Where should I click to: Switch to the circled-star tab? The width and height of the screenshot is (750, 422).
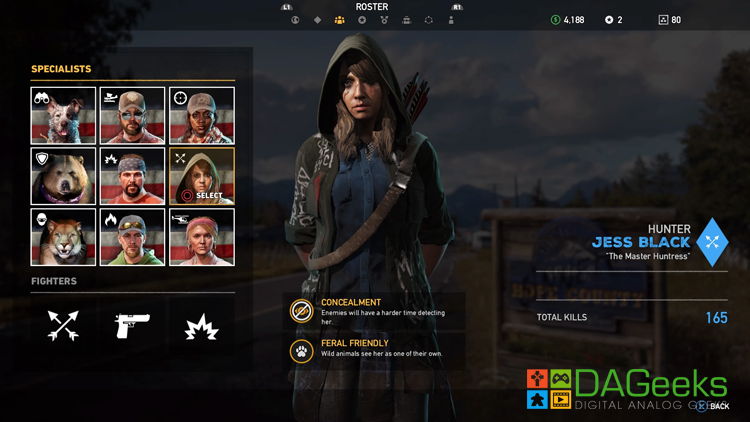click(362, 20)
